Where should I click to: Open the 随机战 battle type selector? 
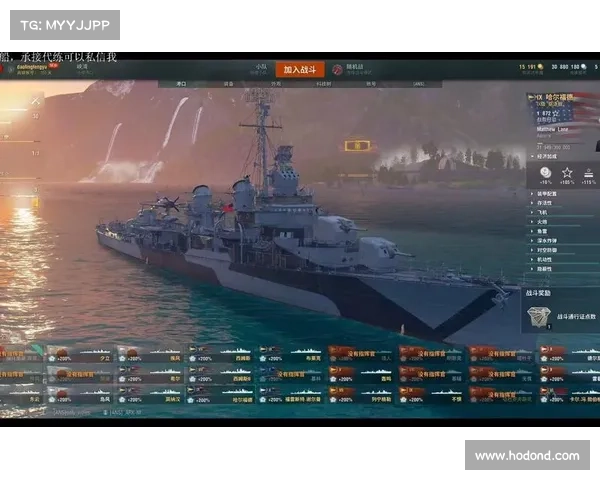click(351, 69)
